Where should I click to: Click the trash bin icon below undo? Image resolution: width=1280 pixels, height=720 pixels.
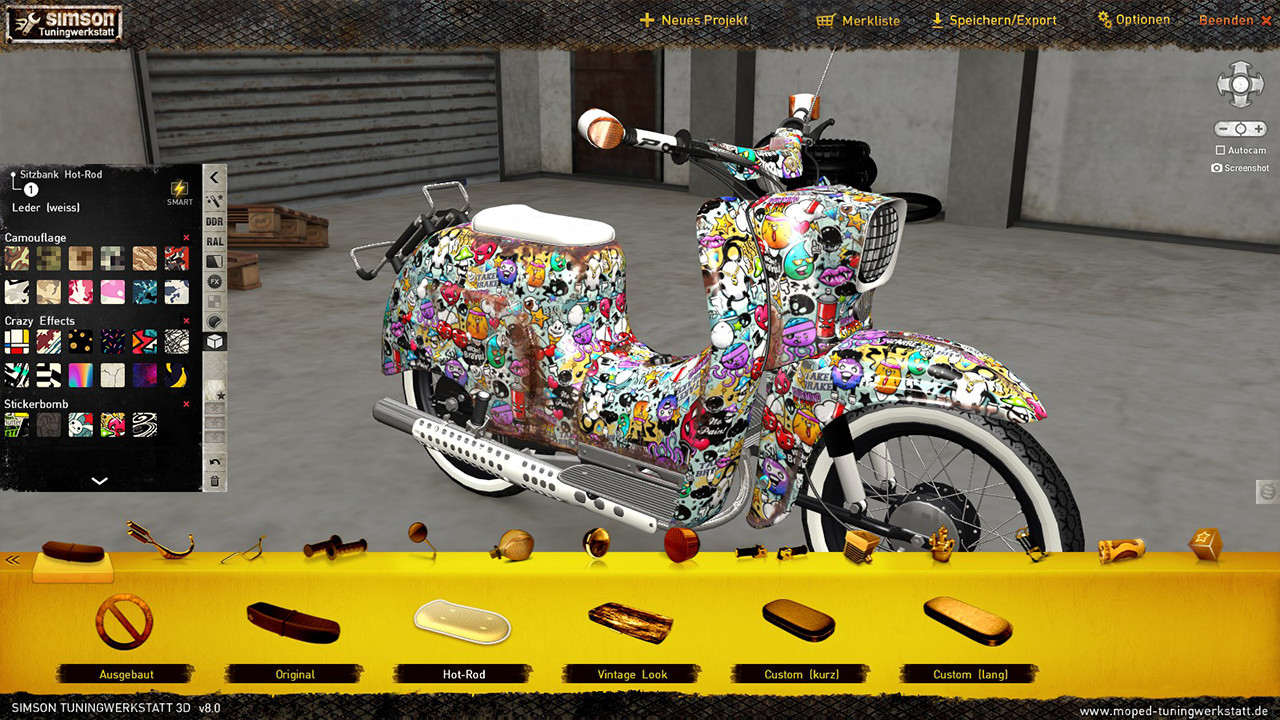tap(213, 482)
